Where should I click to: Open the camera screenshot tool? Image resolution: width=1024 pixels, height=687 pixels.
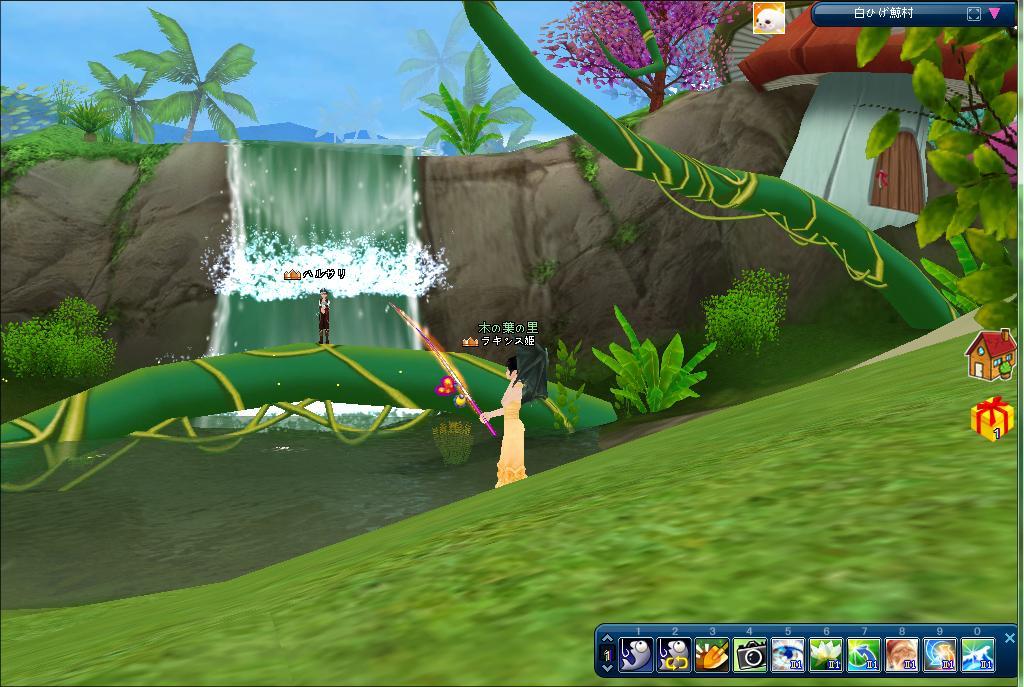pos(750,655)
